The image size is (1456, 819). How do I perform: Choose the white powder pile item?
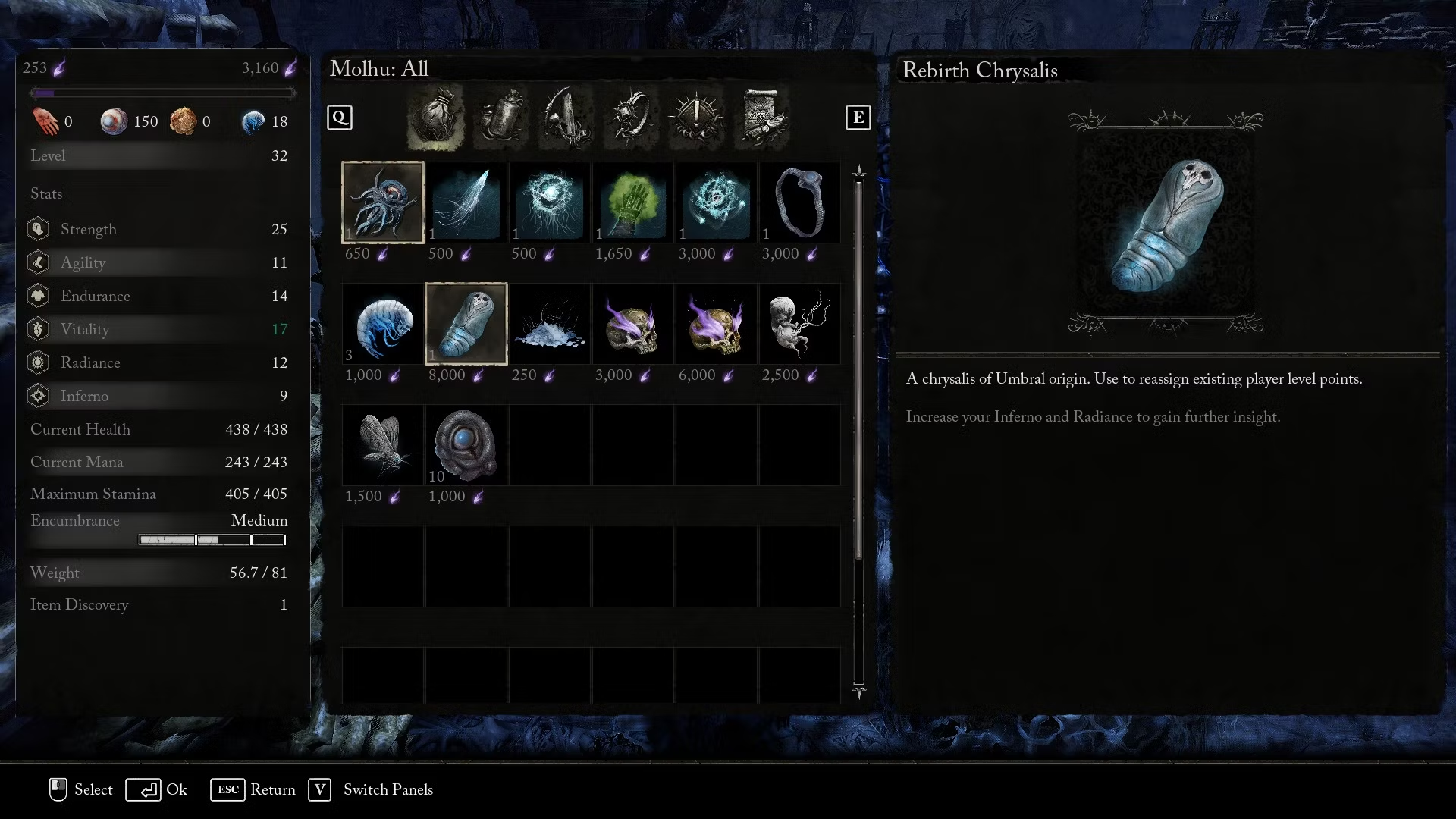coord(550,324)
